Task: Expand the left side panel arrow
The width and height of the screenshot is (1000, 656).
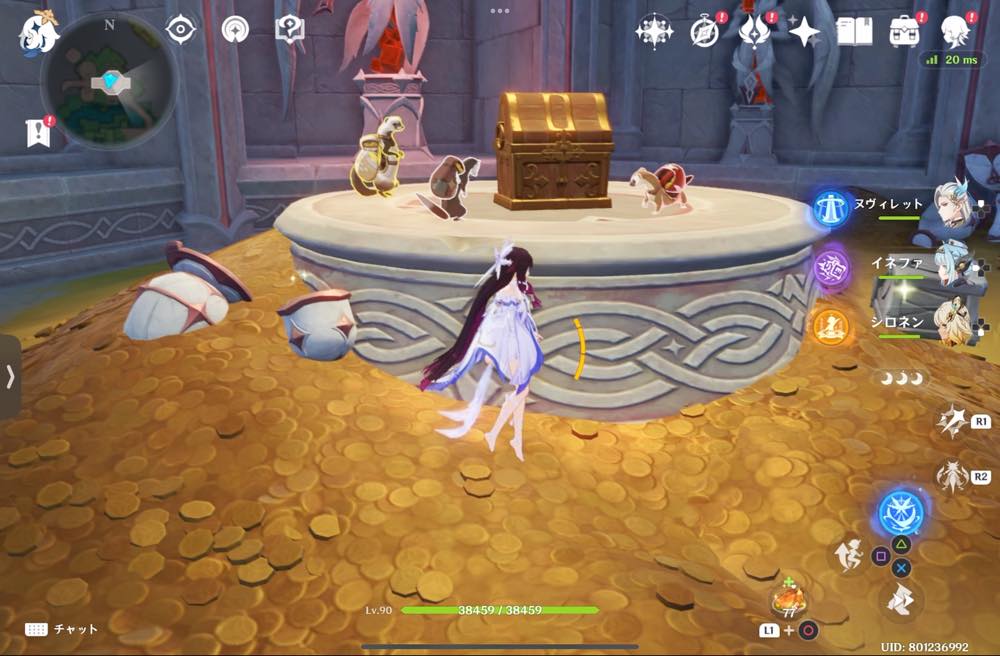Action: coord(10,376)
